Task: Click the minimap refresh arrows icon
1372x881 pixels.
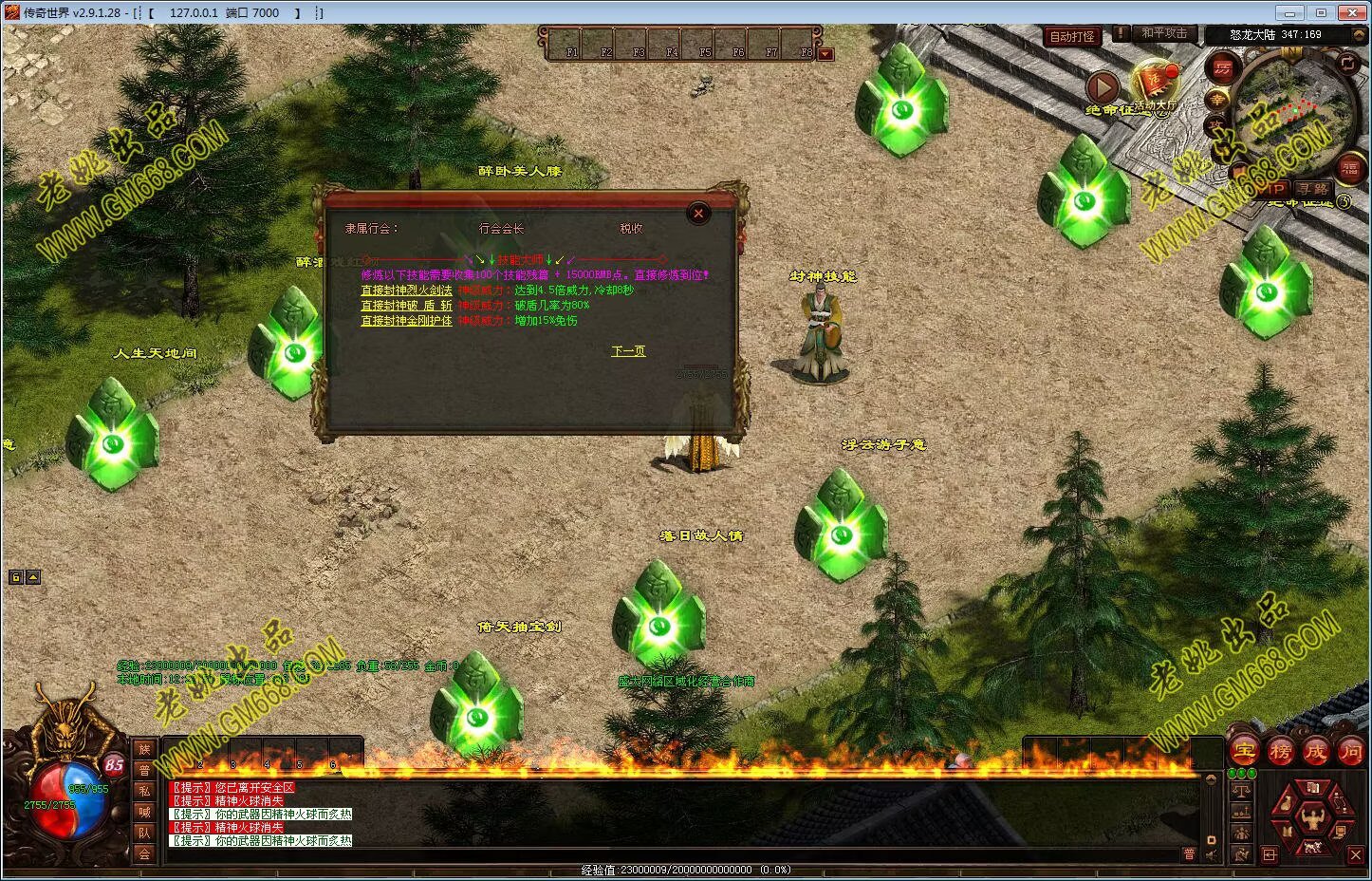Action: coord(1347,63)
